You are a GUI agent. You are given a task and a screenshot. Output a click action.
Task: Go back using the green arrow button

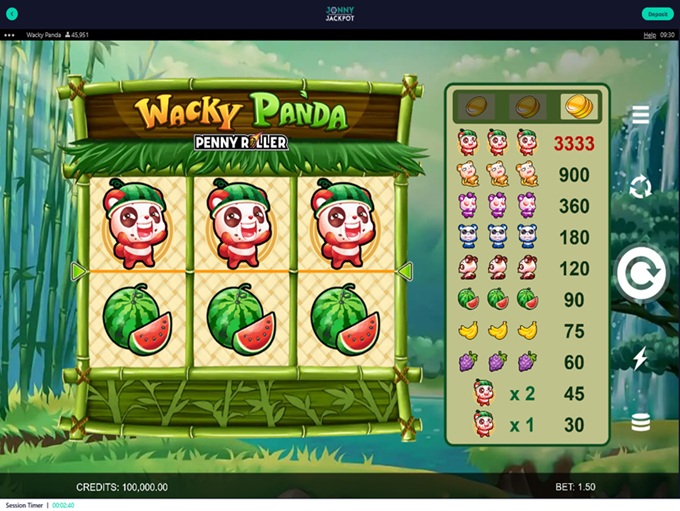click(x=12, y=14)
